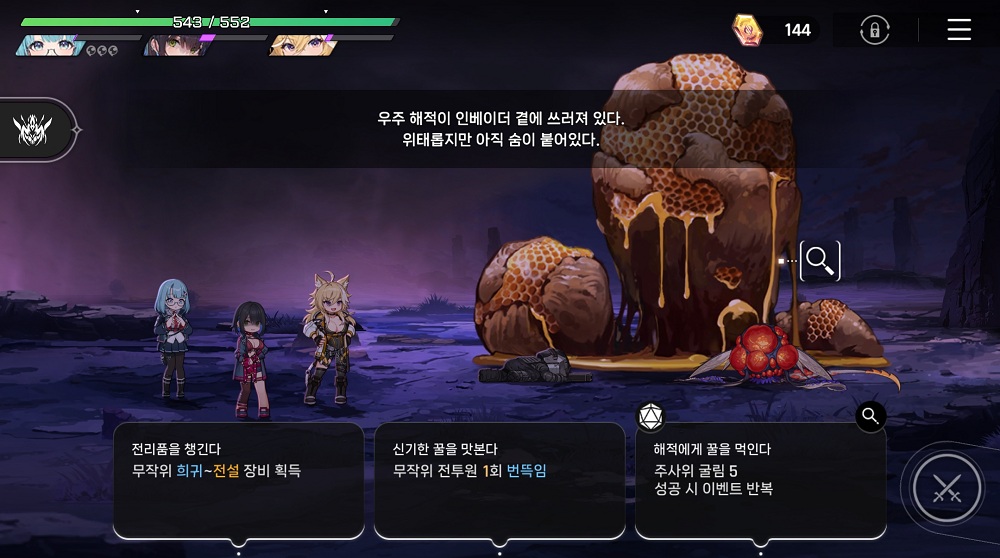1000x558 pixels.
Task: Toggle the lock icon button
Action: (874, 30)
